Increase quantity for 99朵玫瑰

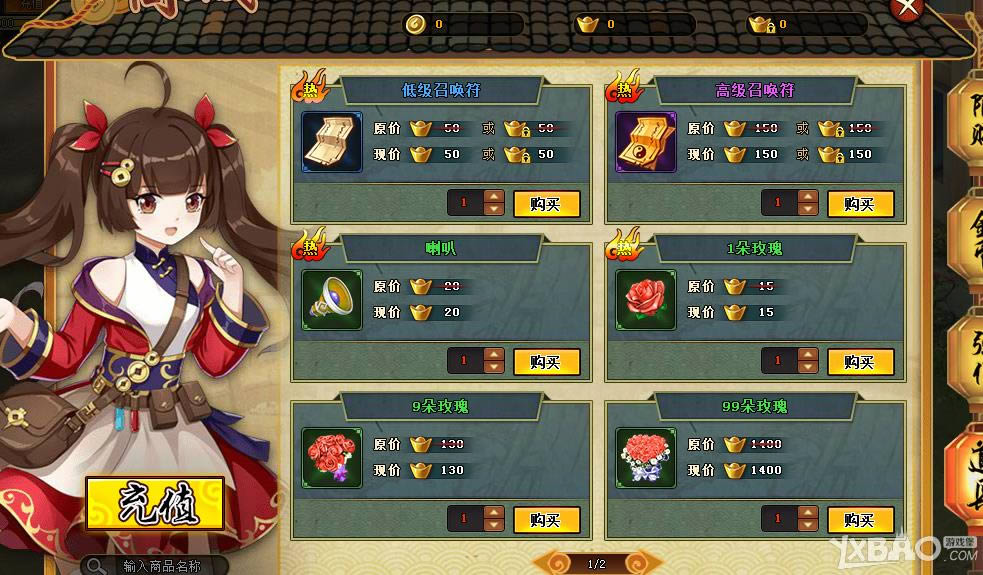click(808, 513)
